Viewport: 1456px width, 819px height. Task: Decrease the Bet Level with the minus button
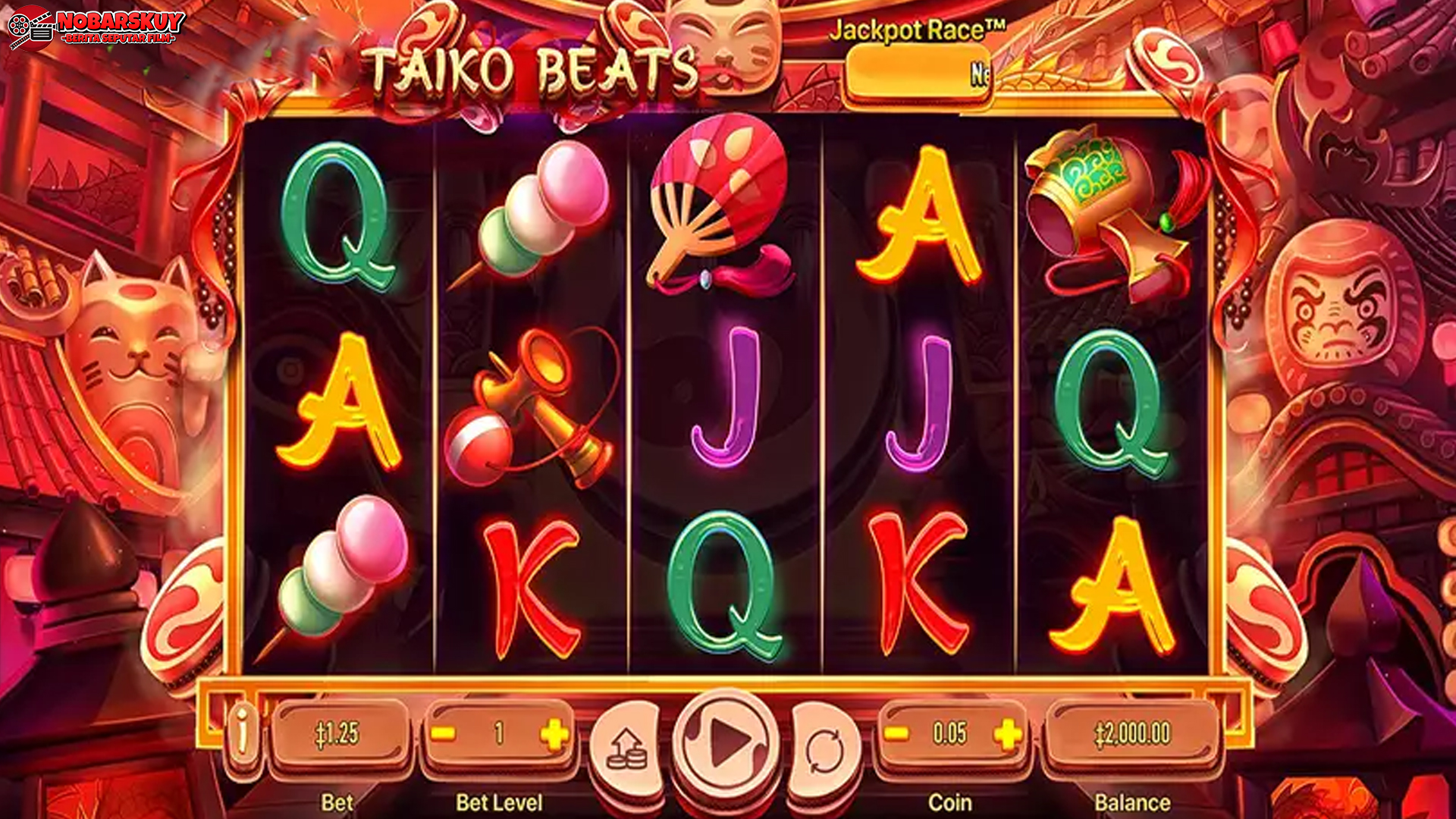coord(444,732)
